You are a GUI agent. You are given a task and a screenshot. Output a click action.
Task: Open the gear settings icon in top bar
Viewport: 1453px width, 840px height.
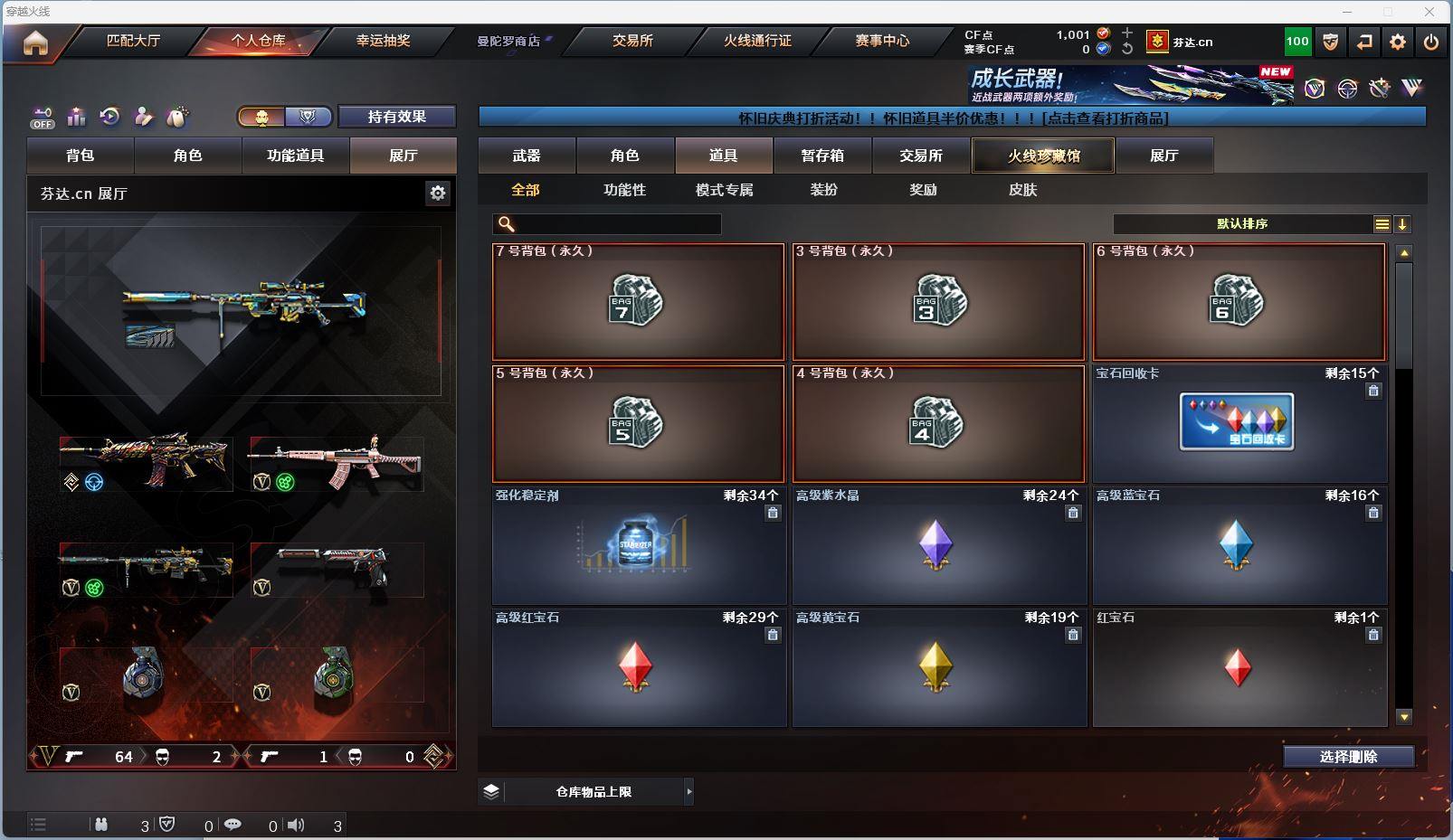point(1398,42)
